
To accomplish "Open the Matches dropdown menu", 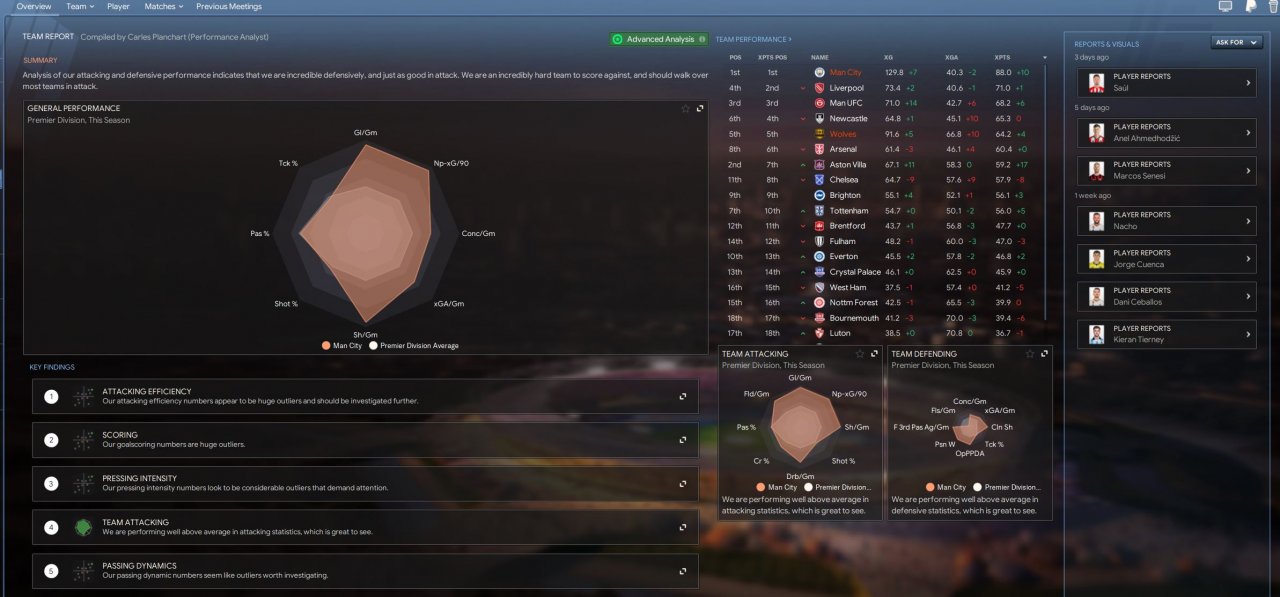I will [163, 6].
